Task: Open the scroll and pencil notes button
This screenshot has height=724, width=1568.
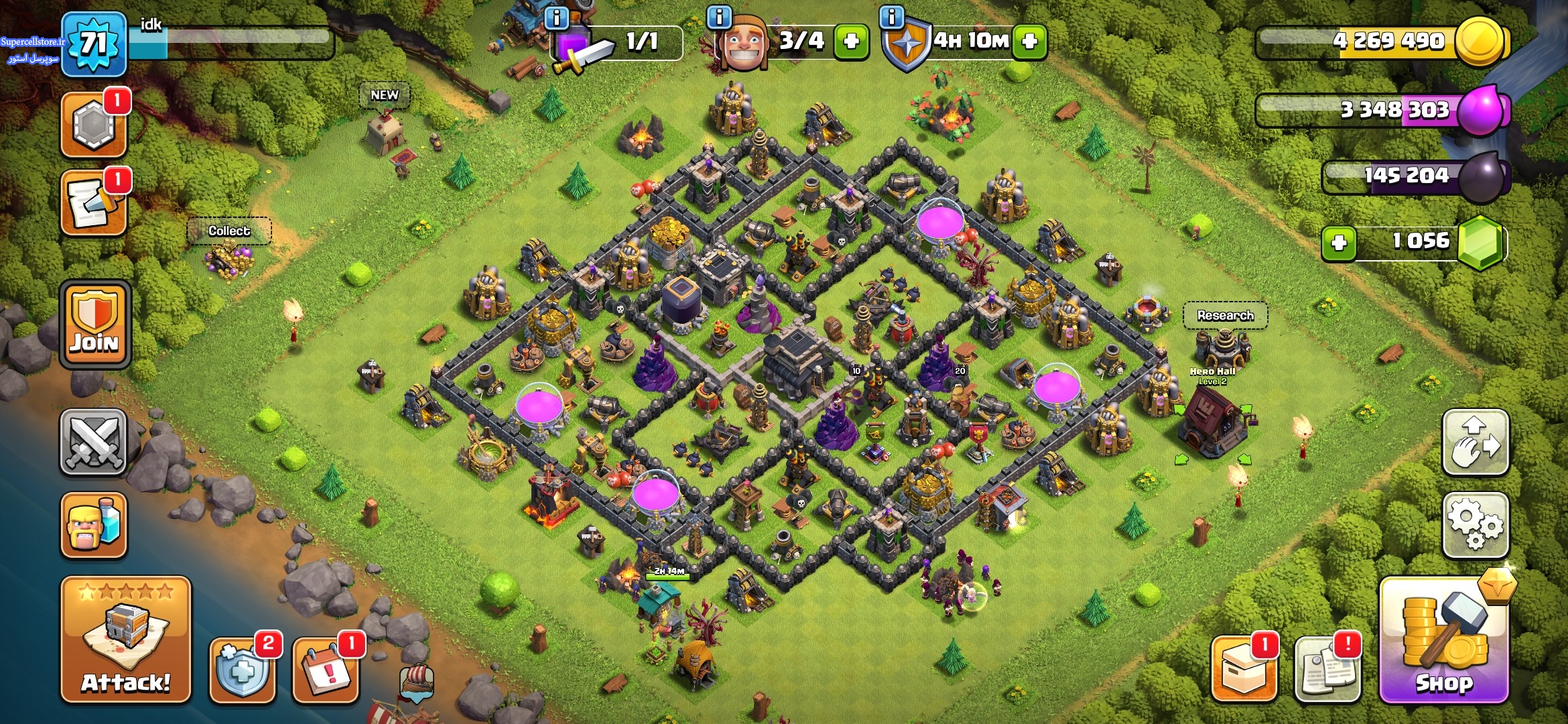Action: click(94, 204)
